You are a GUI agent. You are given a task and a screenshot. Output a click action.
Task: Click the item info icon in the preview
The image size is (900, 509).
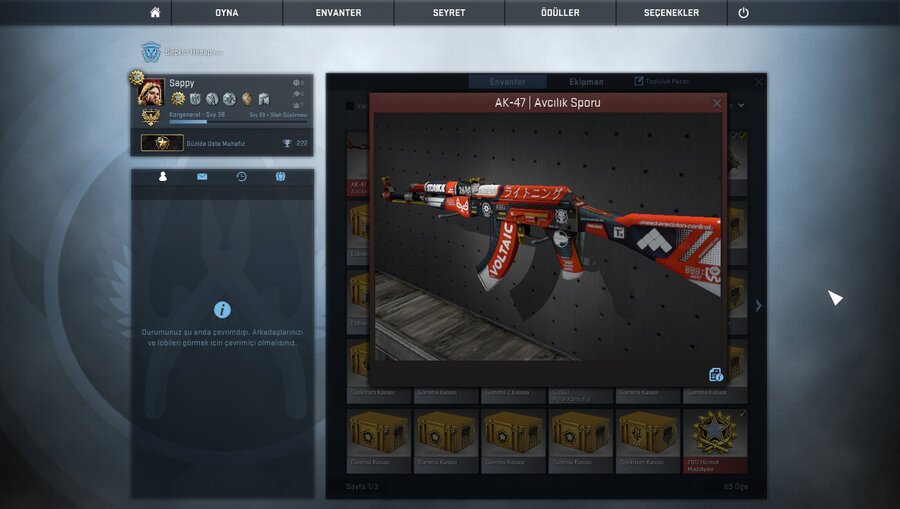[x=716, y=375]
